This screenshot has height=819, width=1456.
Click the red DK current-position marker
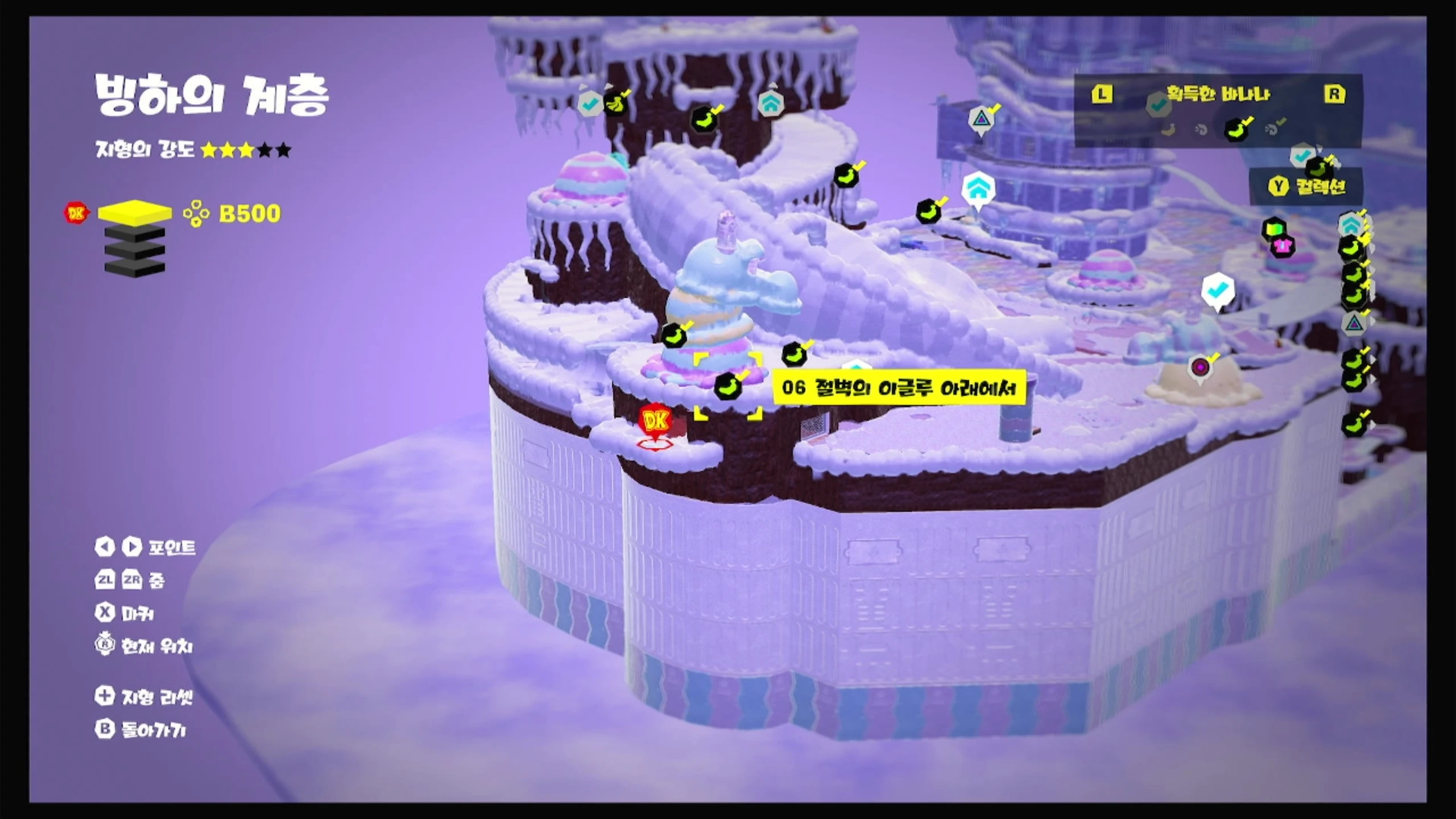click(x=655, y=422)
